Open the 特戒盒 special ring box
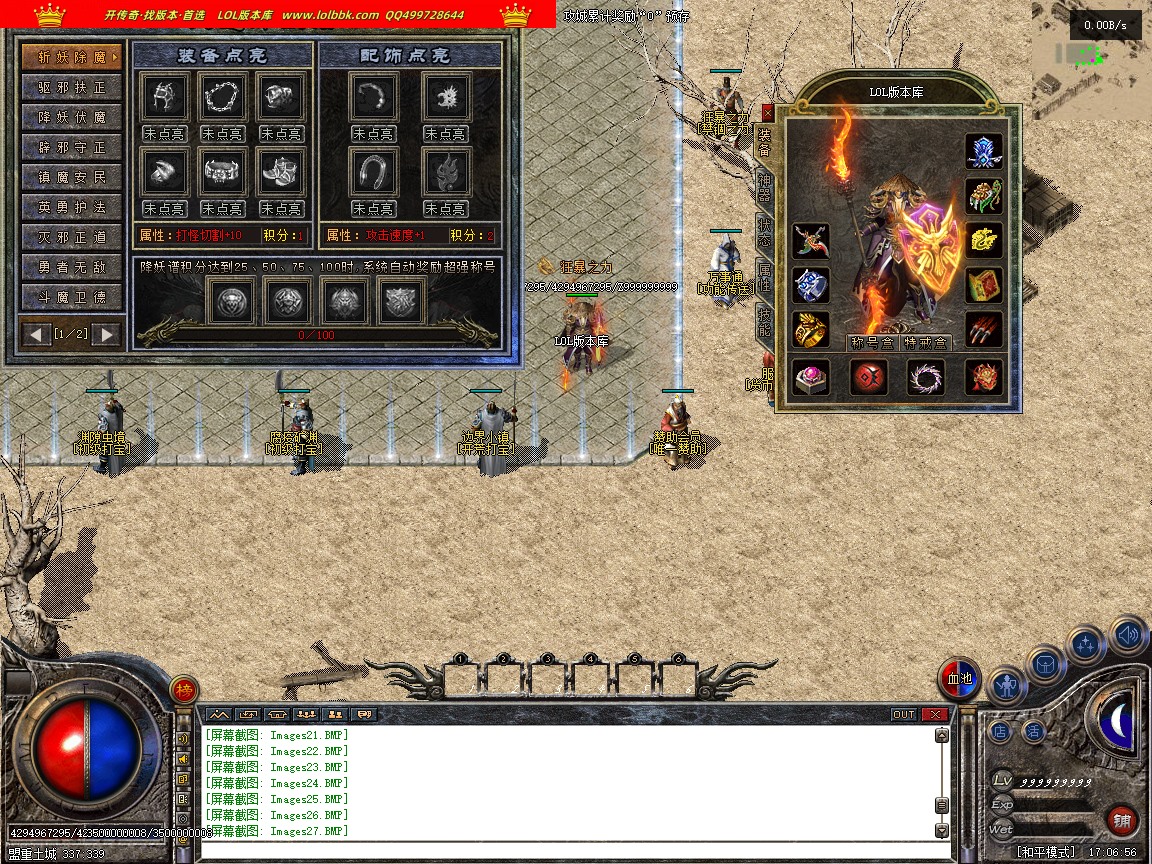1152x864 pixels. [926, 343]
